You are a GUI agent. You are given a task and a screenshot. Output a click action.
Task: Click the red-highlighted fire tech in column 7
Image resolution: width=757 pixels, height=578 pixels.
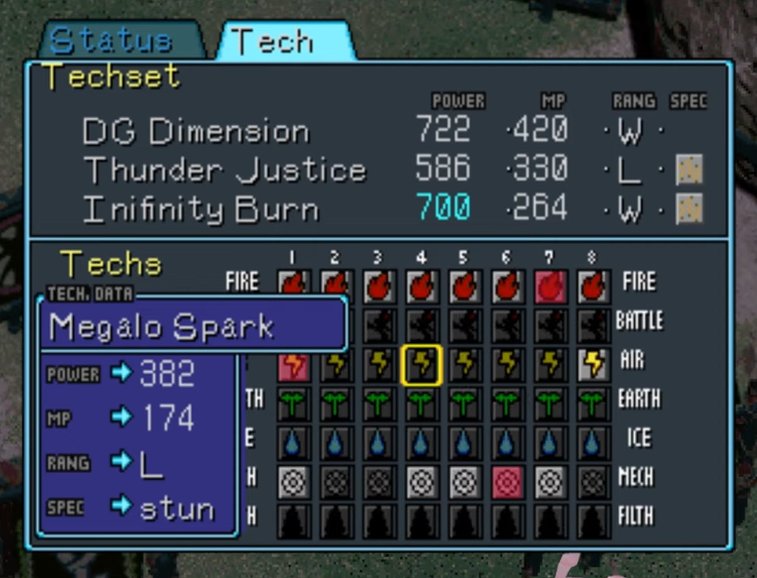click(550, 287)
